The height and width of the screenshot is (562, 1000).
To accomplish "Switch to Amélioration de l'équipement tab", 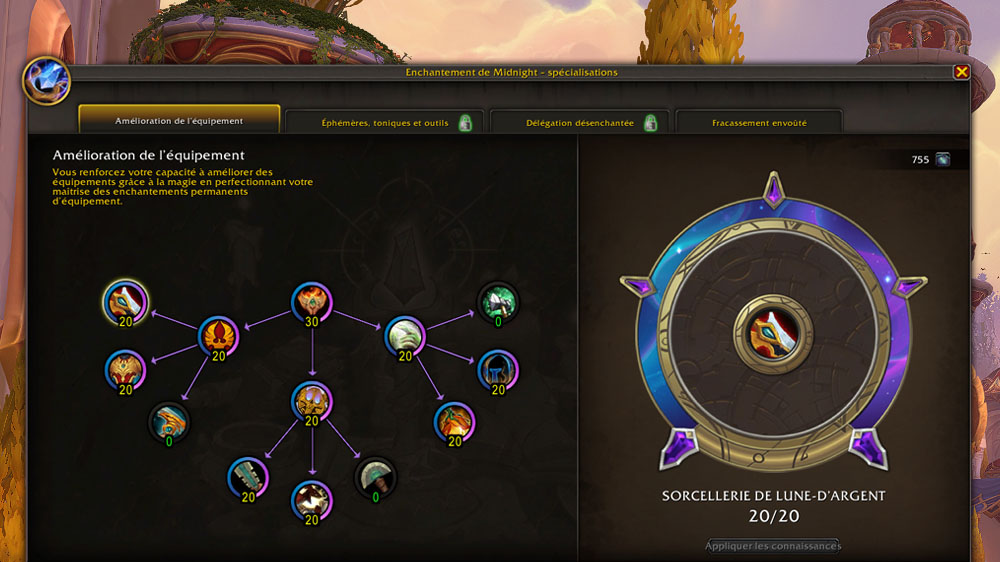I will pos(179,121).
